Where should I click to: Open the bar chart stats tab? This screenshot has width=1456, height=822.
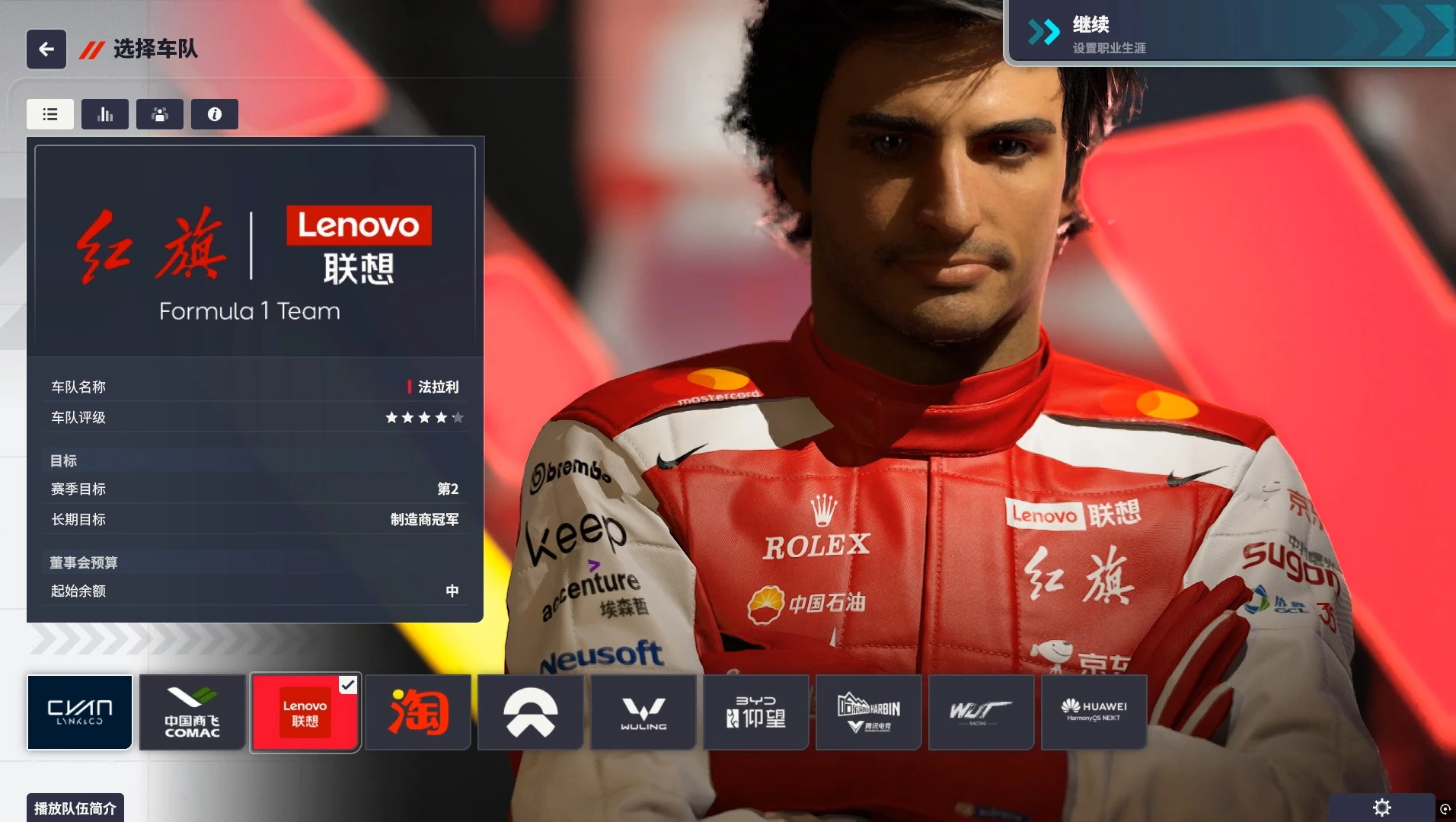point(105,114)
